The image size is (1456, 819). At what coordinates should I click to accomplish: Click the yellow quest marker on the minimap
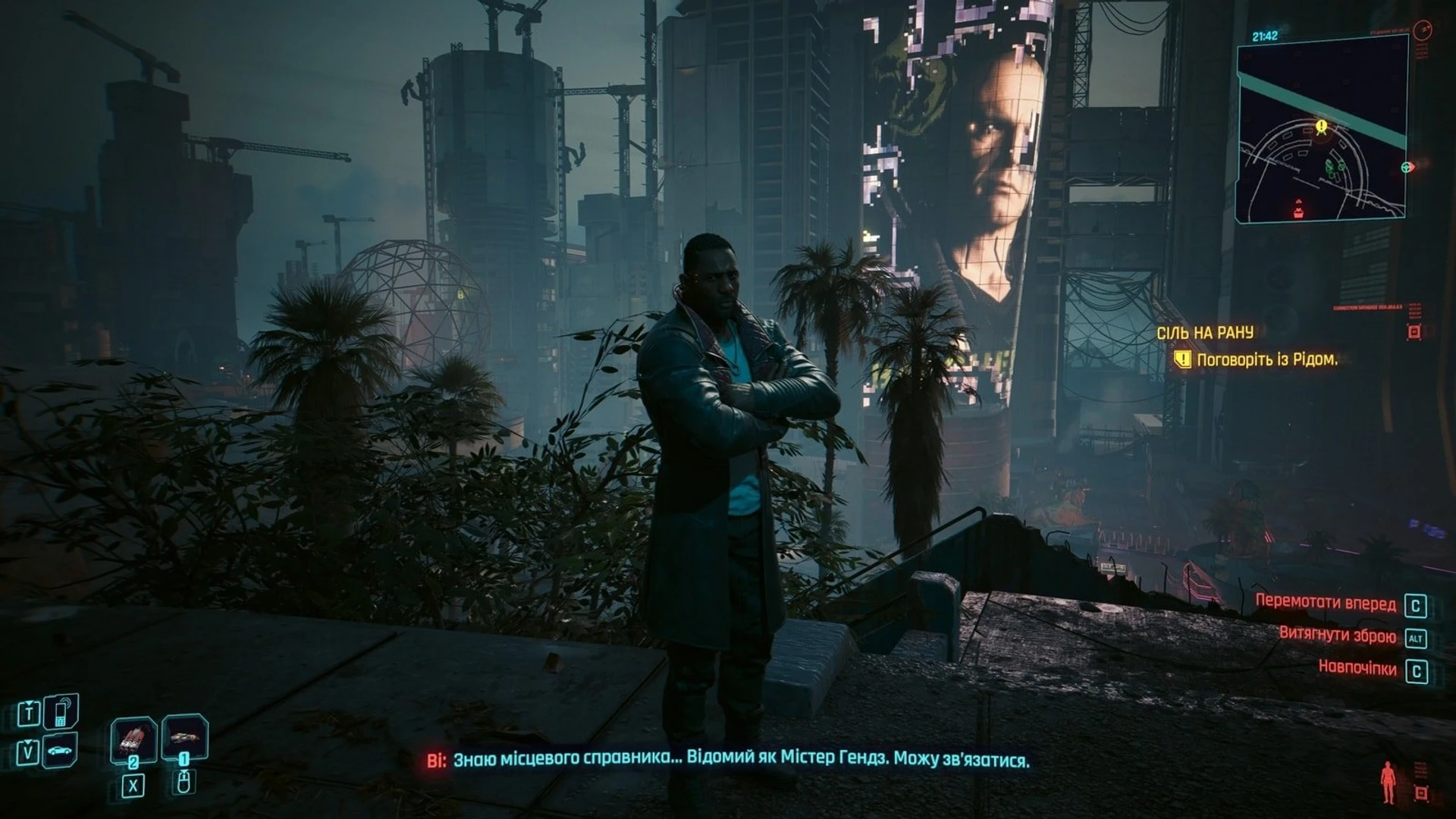1322,127
